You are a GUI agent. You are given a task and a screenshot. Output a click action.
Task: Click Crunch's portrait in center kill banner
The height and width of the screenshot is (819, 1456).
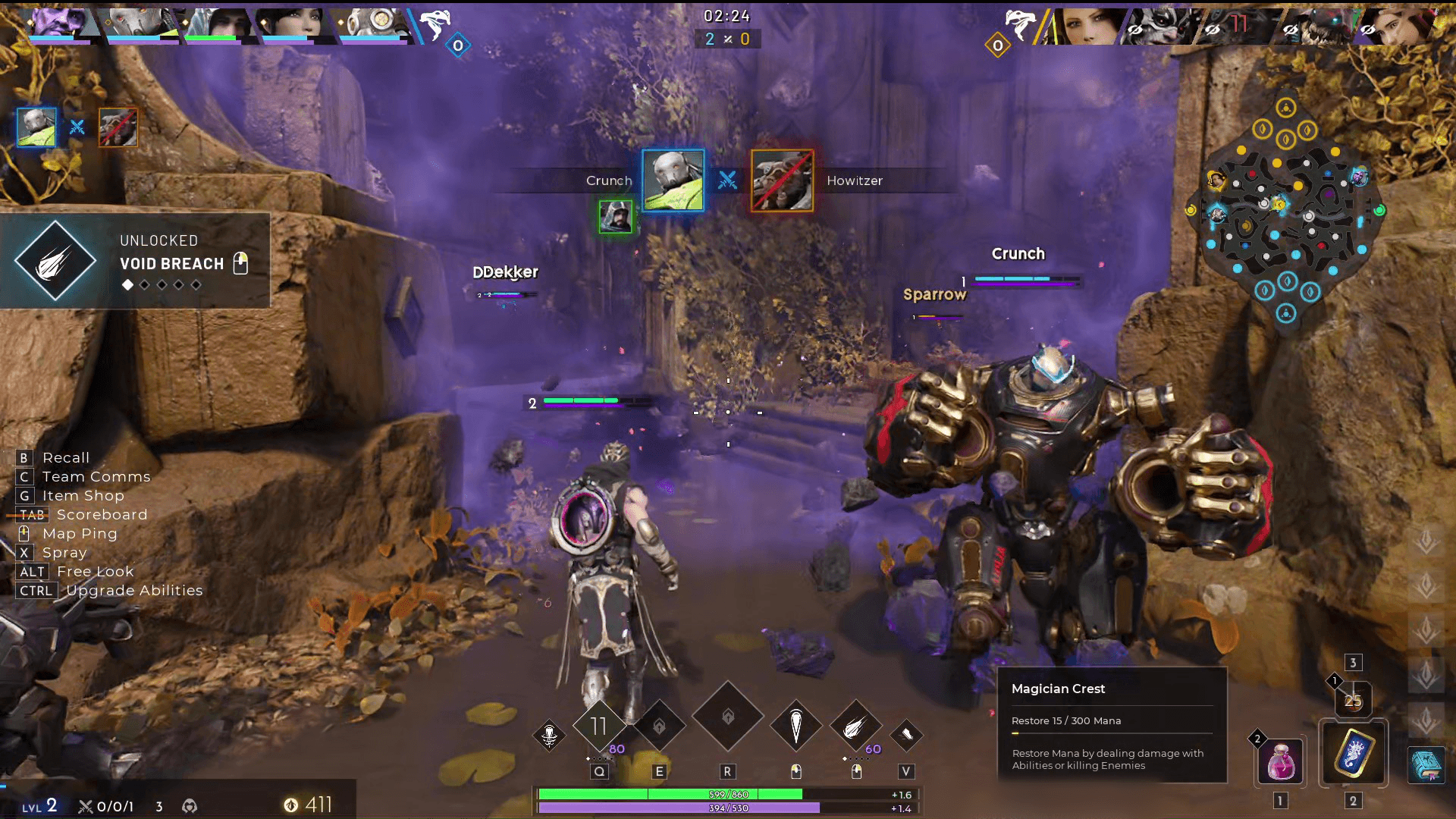click(673, 180)
